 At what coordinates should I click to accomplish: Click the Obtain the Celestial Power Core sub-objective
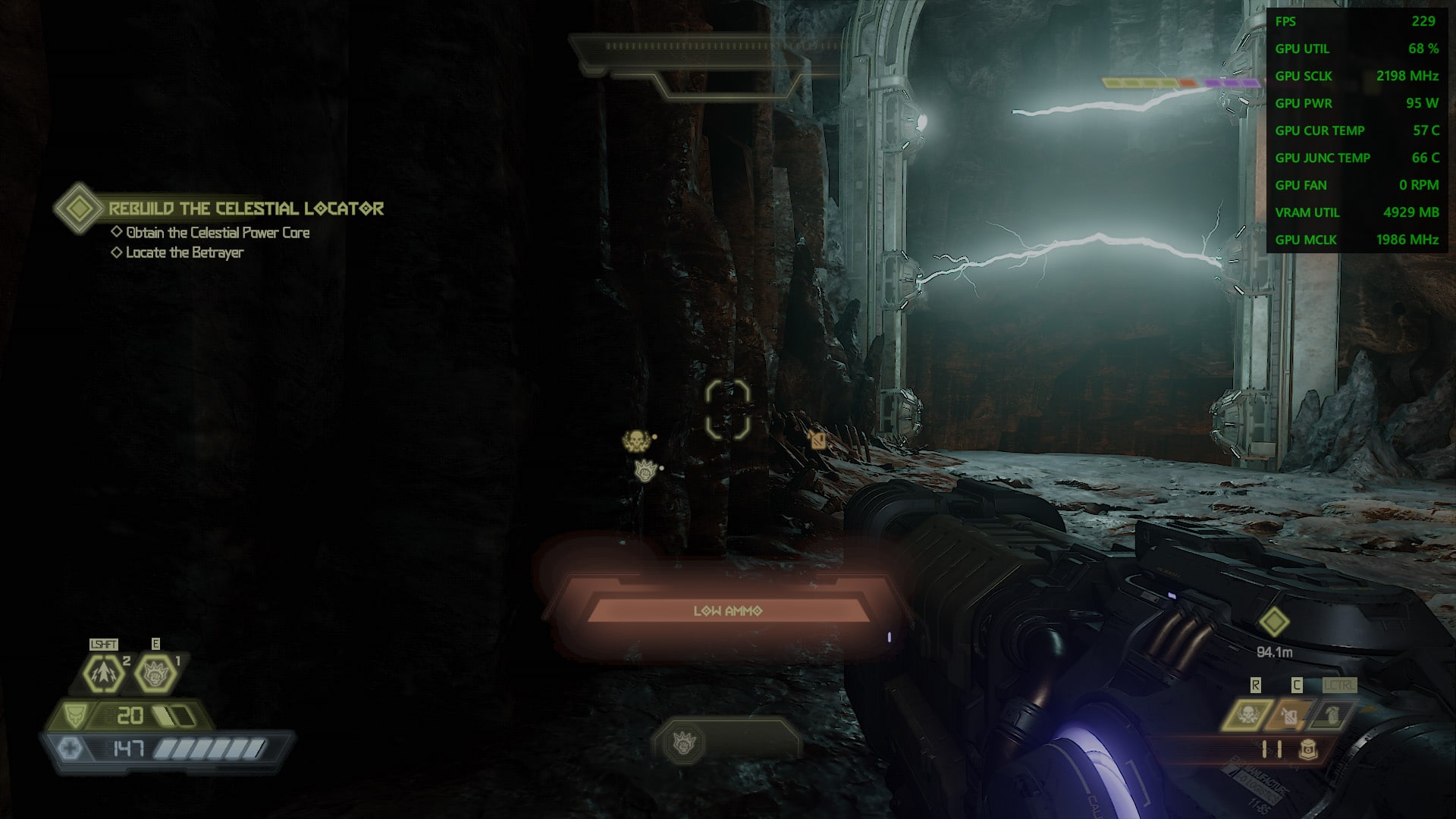[217, 233]
